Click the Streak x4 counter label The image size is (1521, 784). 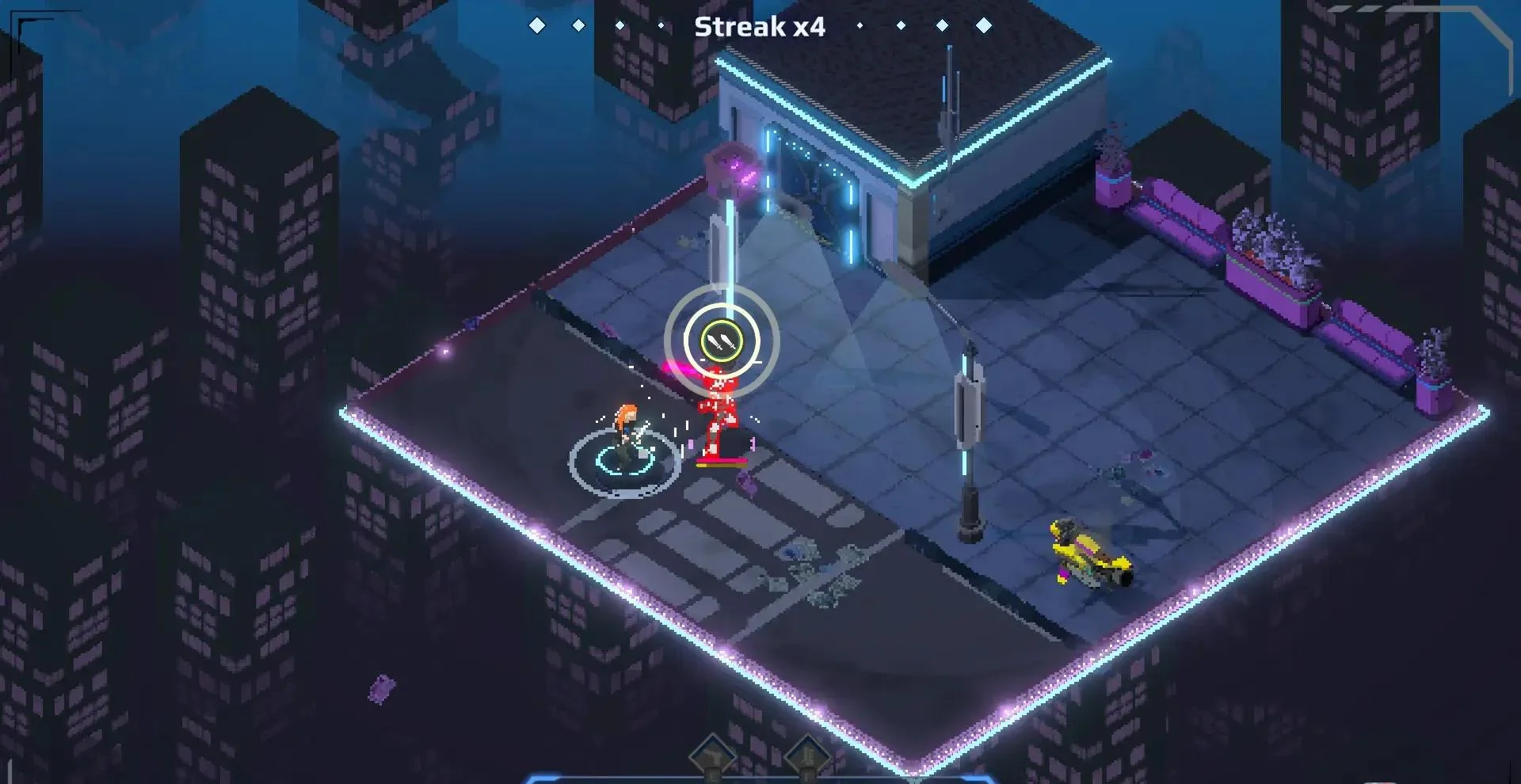[759, 27]
